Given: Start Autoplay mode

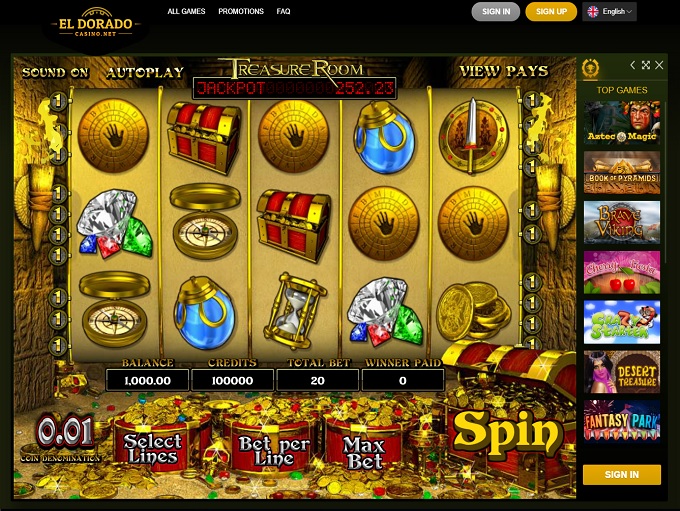Looking at the screenshot, I should coord(145,72).
